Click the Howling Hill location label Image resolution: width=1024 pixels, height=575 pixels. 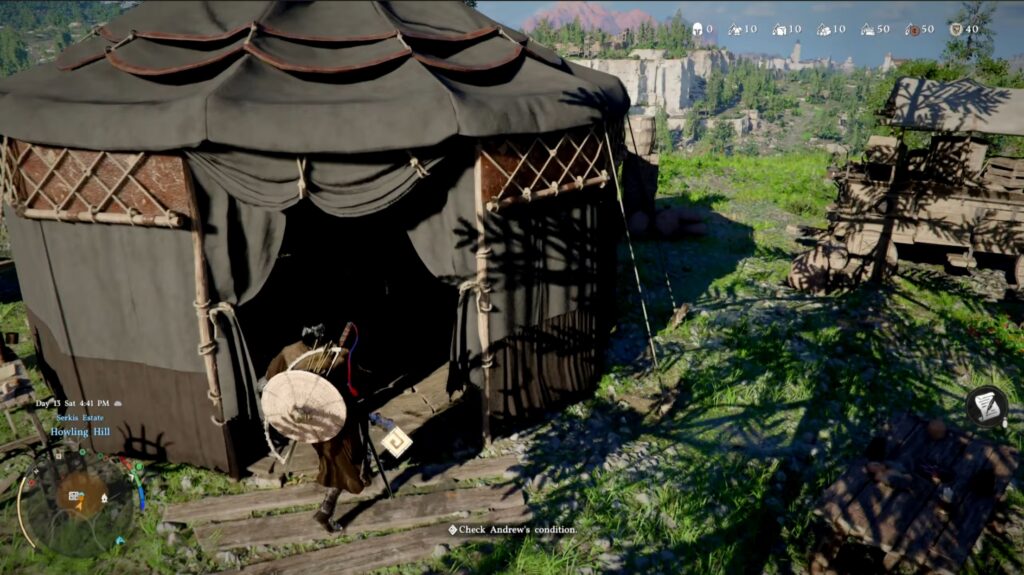79,431
